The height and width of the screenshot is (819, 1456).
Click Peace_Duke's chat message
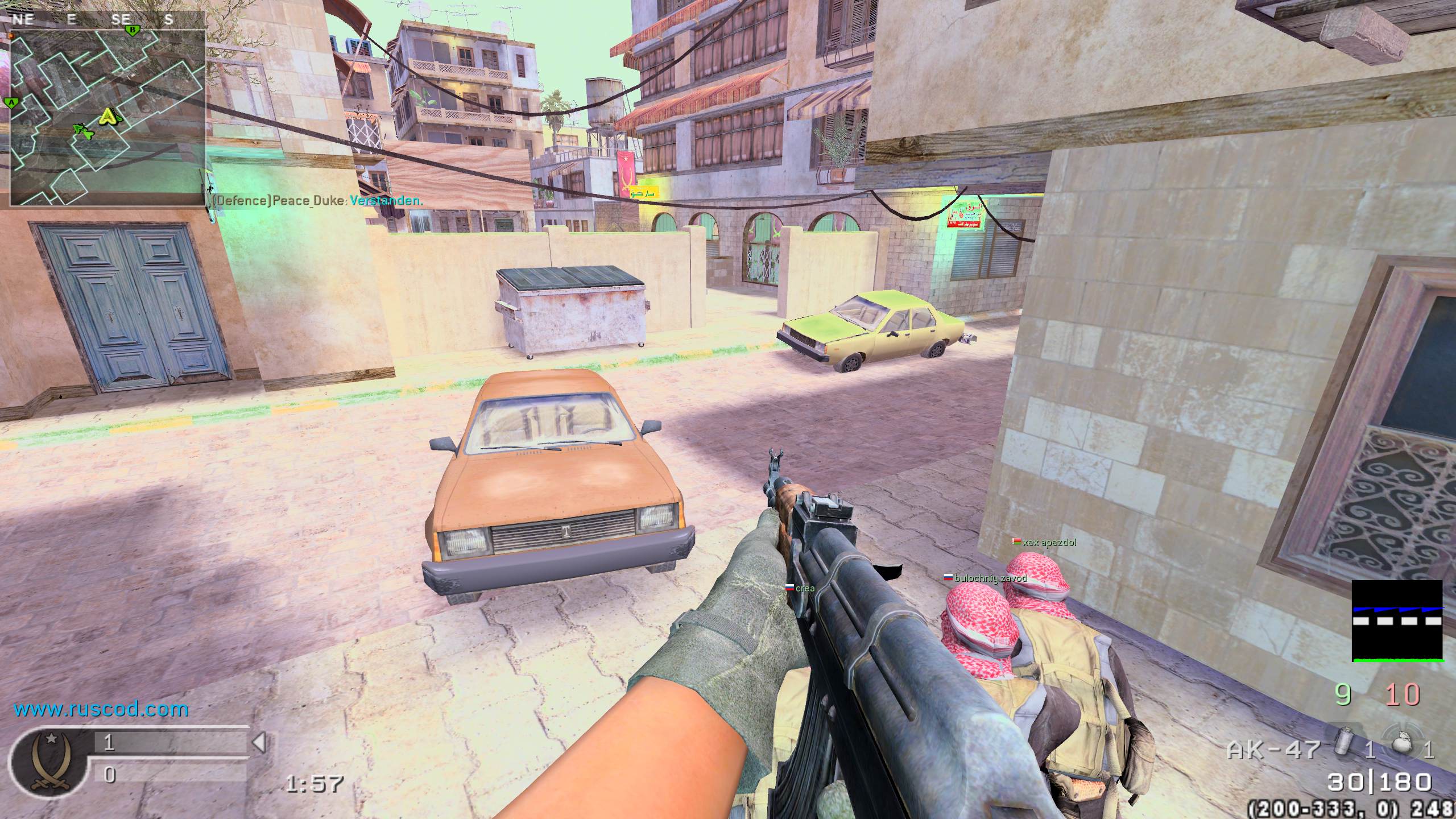317,201
